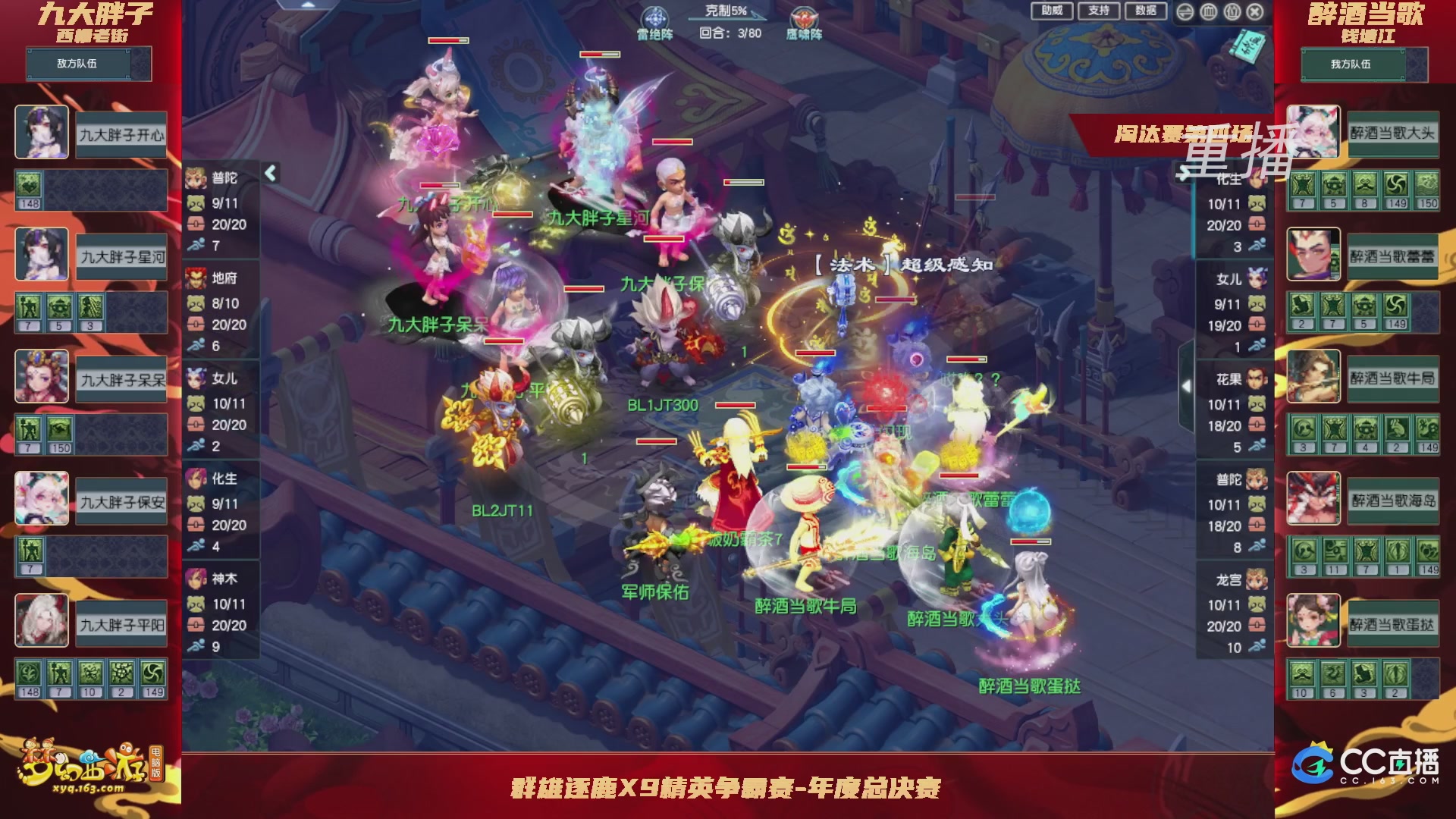Click the 醉酒当歌蛋挞 player name label

(x=1031, y=684)
